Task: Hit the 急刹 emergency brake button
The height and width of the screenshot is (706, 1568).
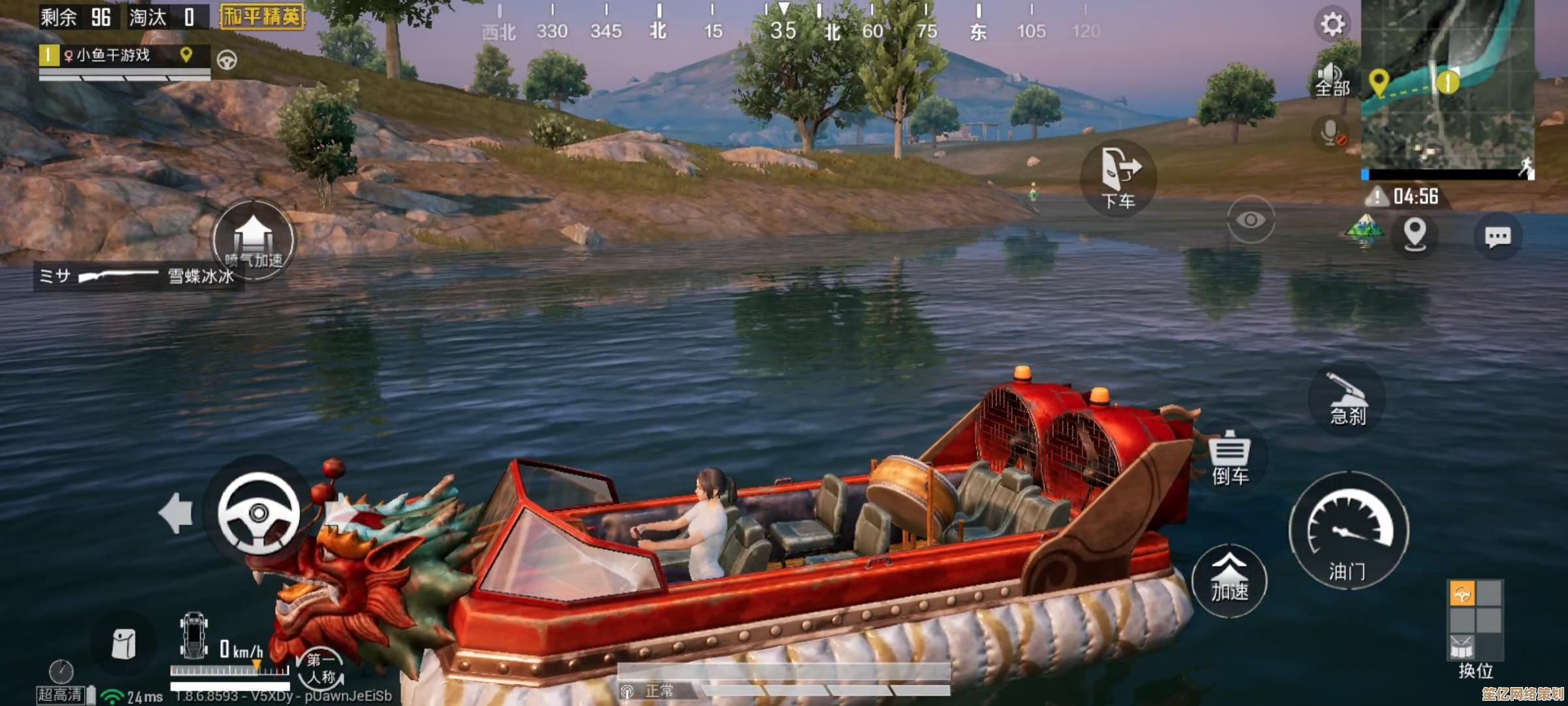Action: click(x=1347, y=400)
